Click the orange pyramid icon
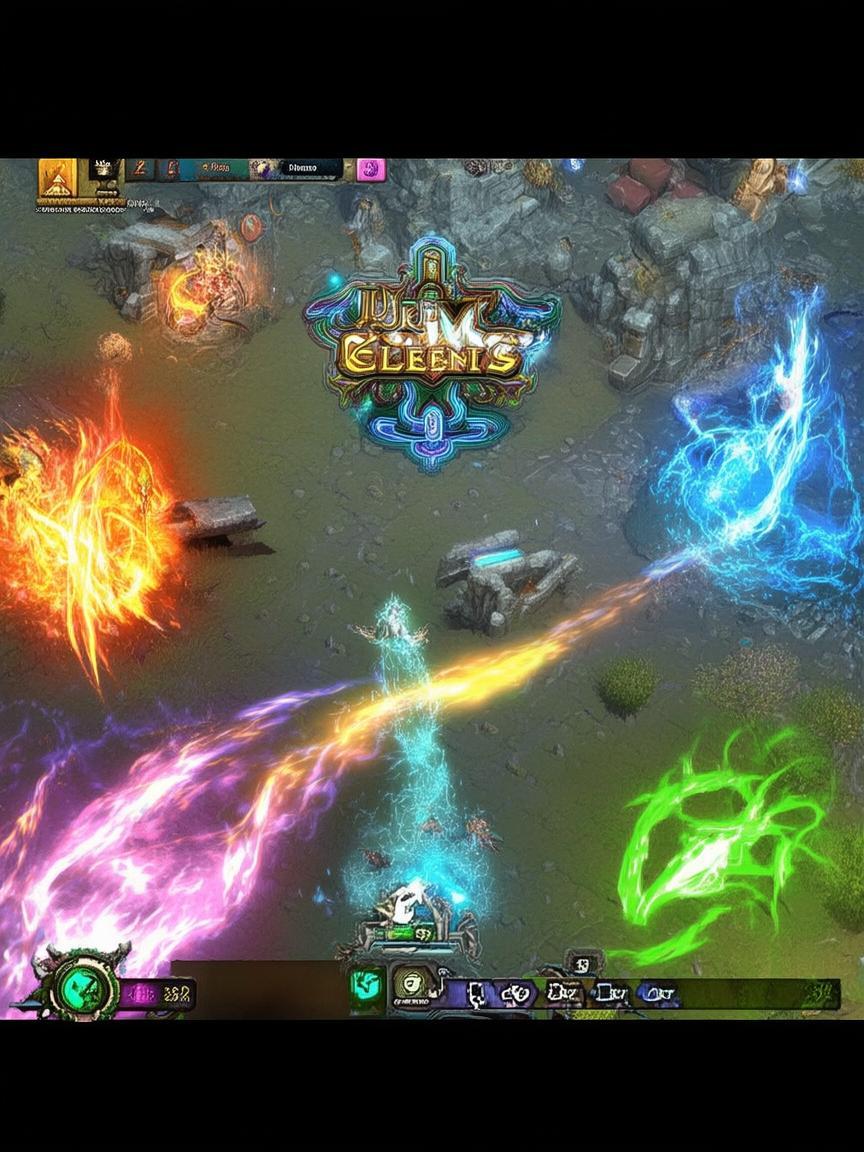The height and width of the screenshot is (1152, 864). [57, 179]
